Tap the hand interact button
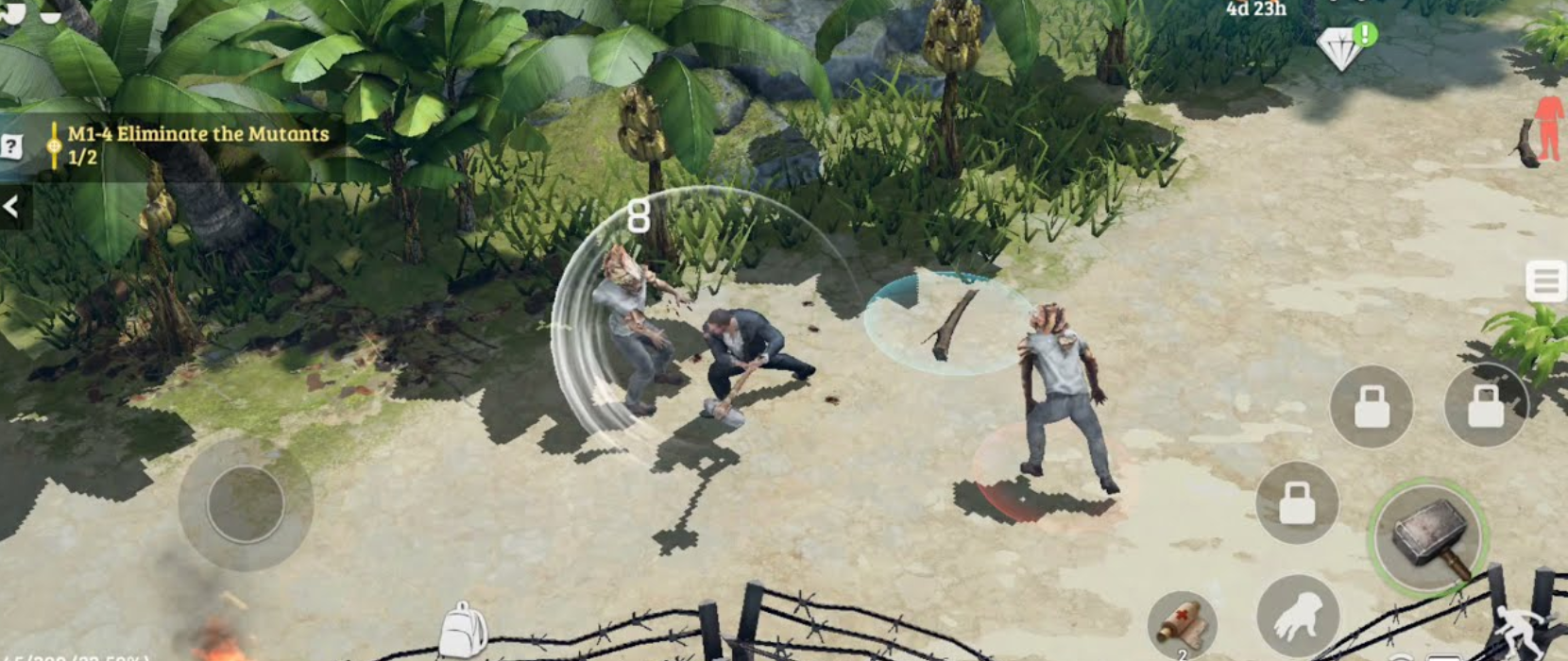Image resolution: width=1568 pixels, height=661 pixels. [1298, 617]
